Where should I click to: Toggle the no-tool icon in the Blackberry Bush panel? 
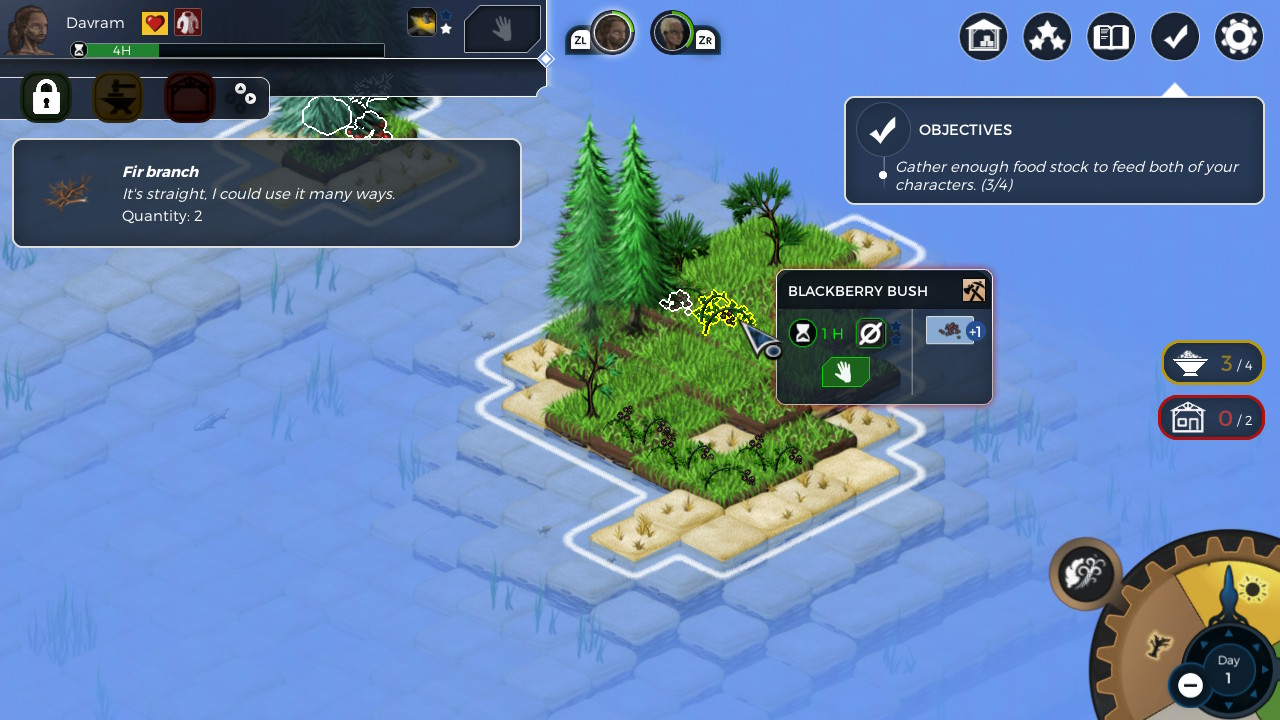tap(869, 334)
